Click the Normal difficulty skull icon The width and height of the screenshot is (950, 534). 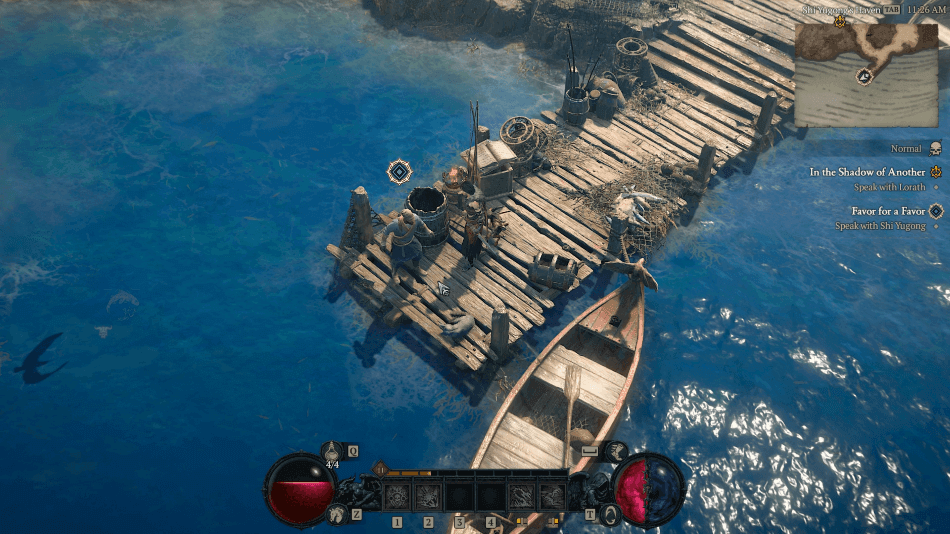click(936, 149)
